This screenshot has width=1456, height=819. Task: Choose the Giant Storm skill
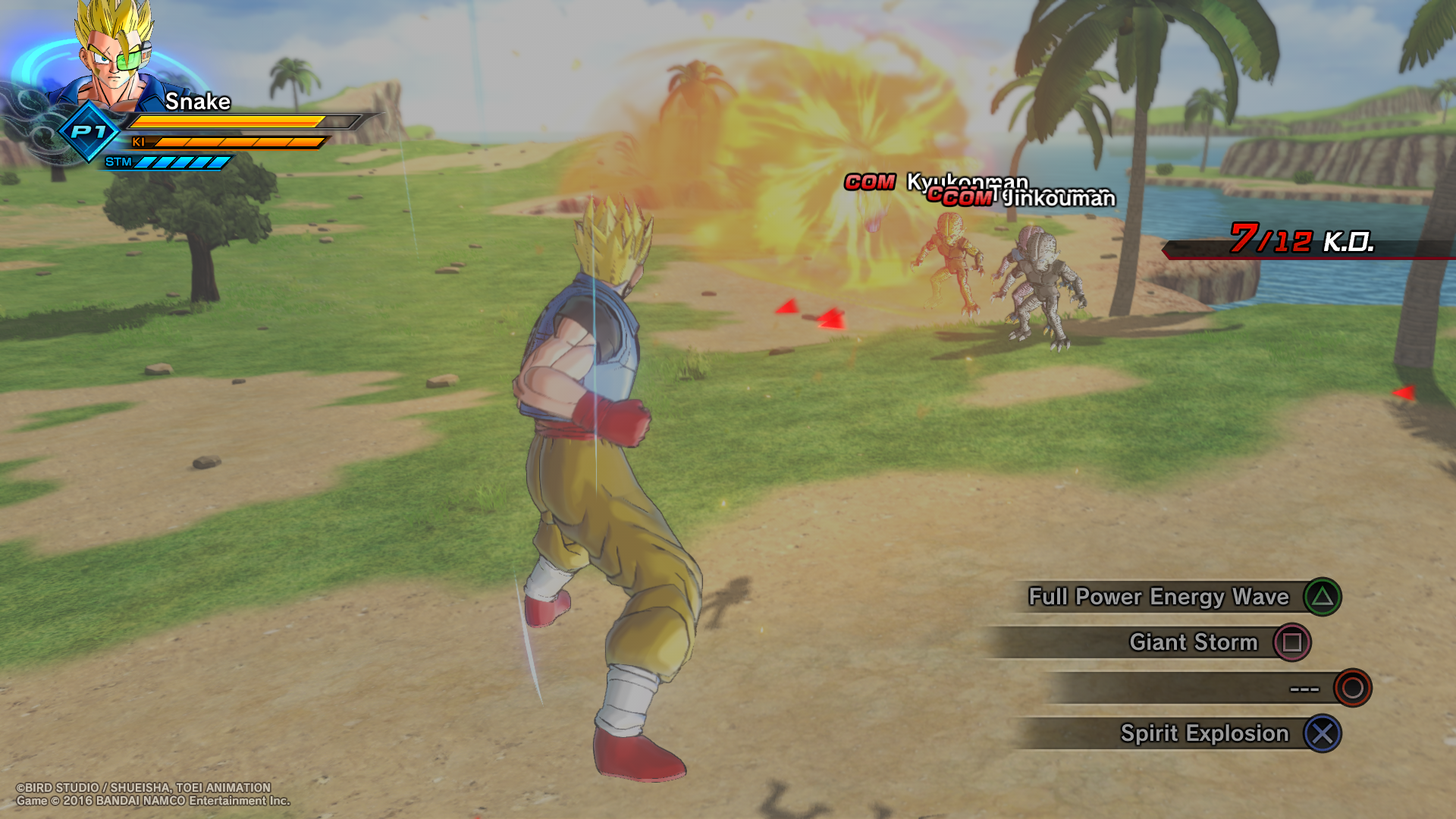pyautogui.click(x=1193, y=642)
